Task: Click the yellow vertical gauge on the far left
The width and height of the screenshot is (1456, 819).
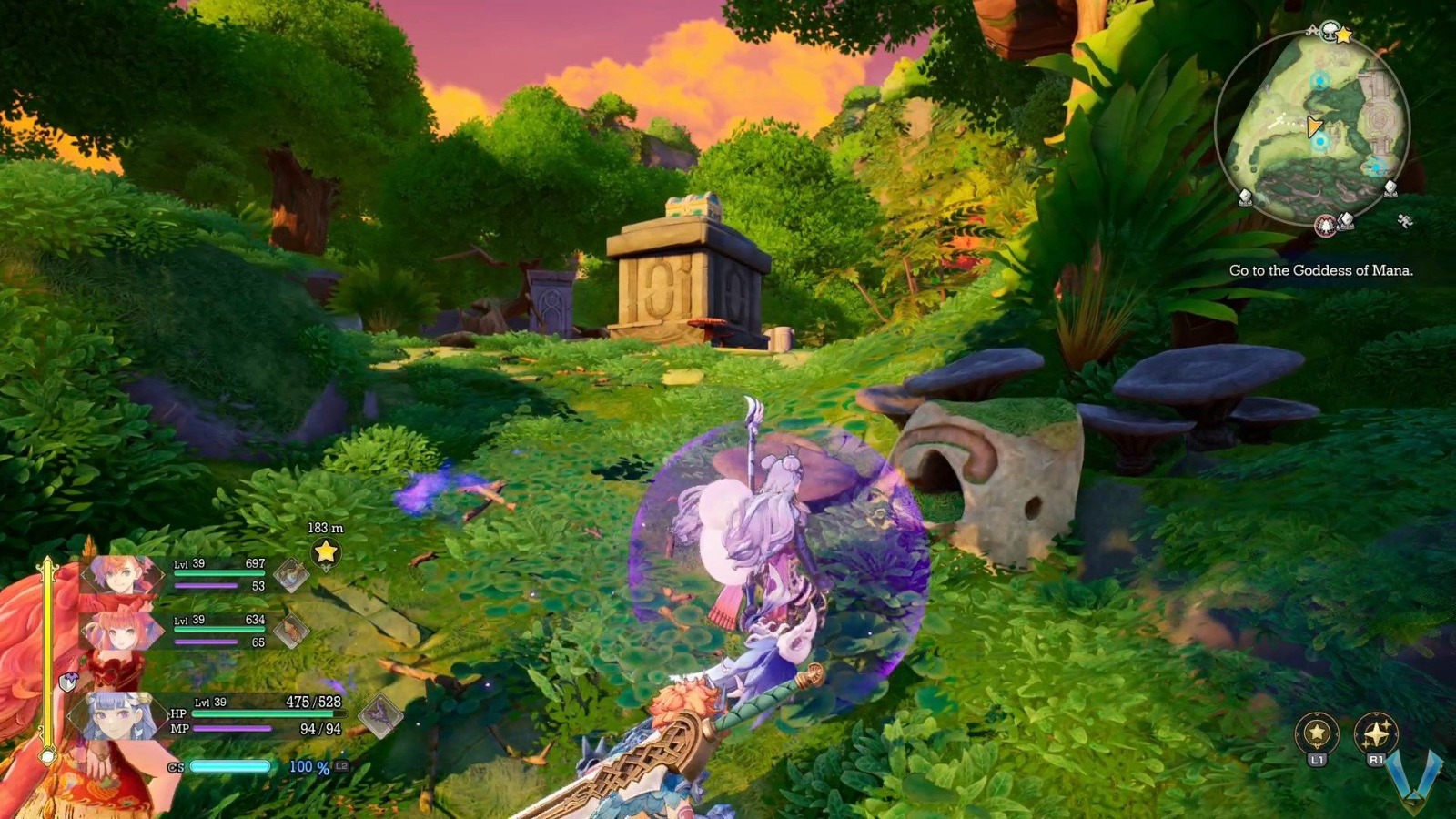Action: point(47,646)
